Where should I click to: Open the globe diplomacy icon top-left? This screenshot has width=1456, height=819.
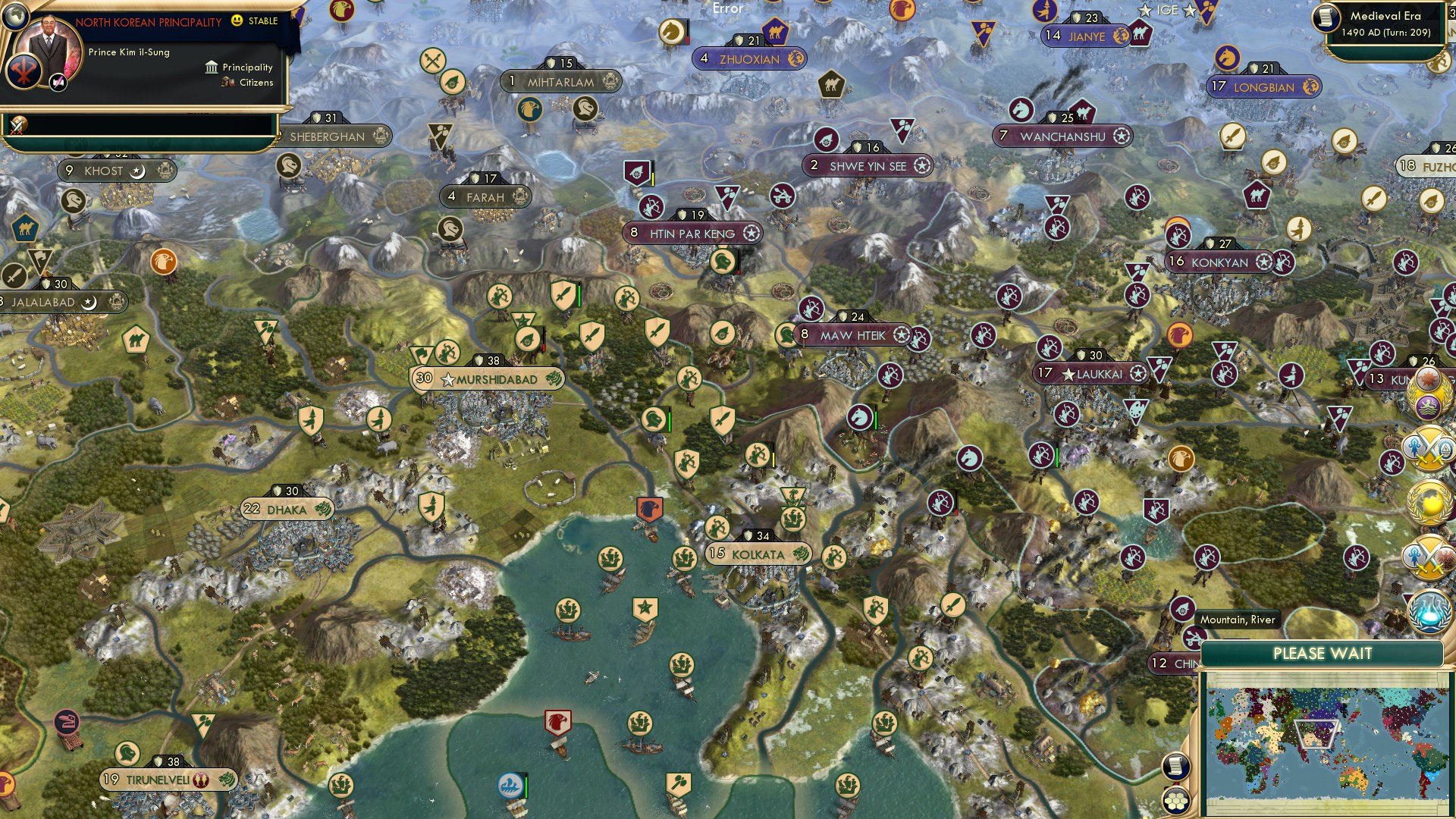click(x=16, y=17)
